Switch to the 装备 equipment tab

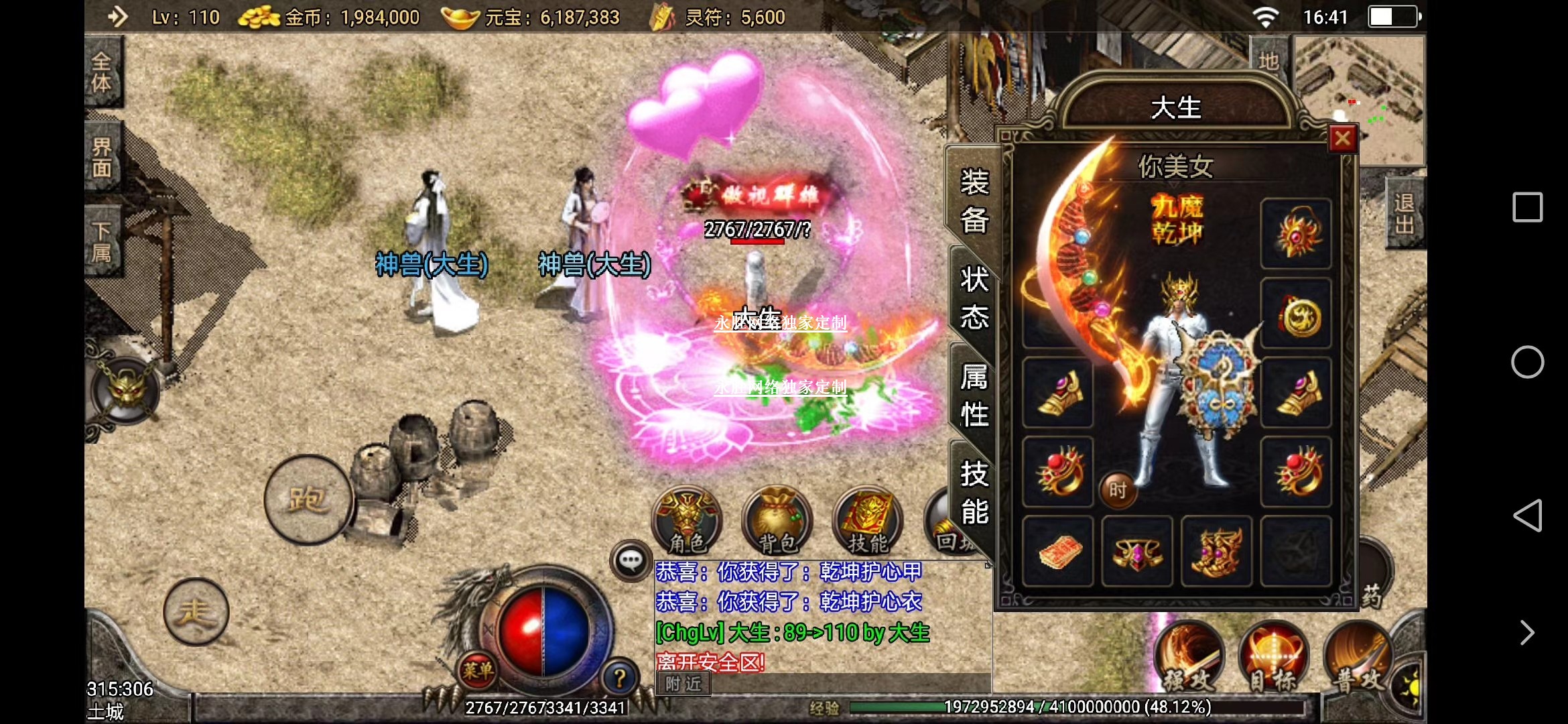click(974, 200)
